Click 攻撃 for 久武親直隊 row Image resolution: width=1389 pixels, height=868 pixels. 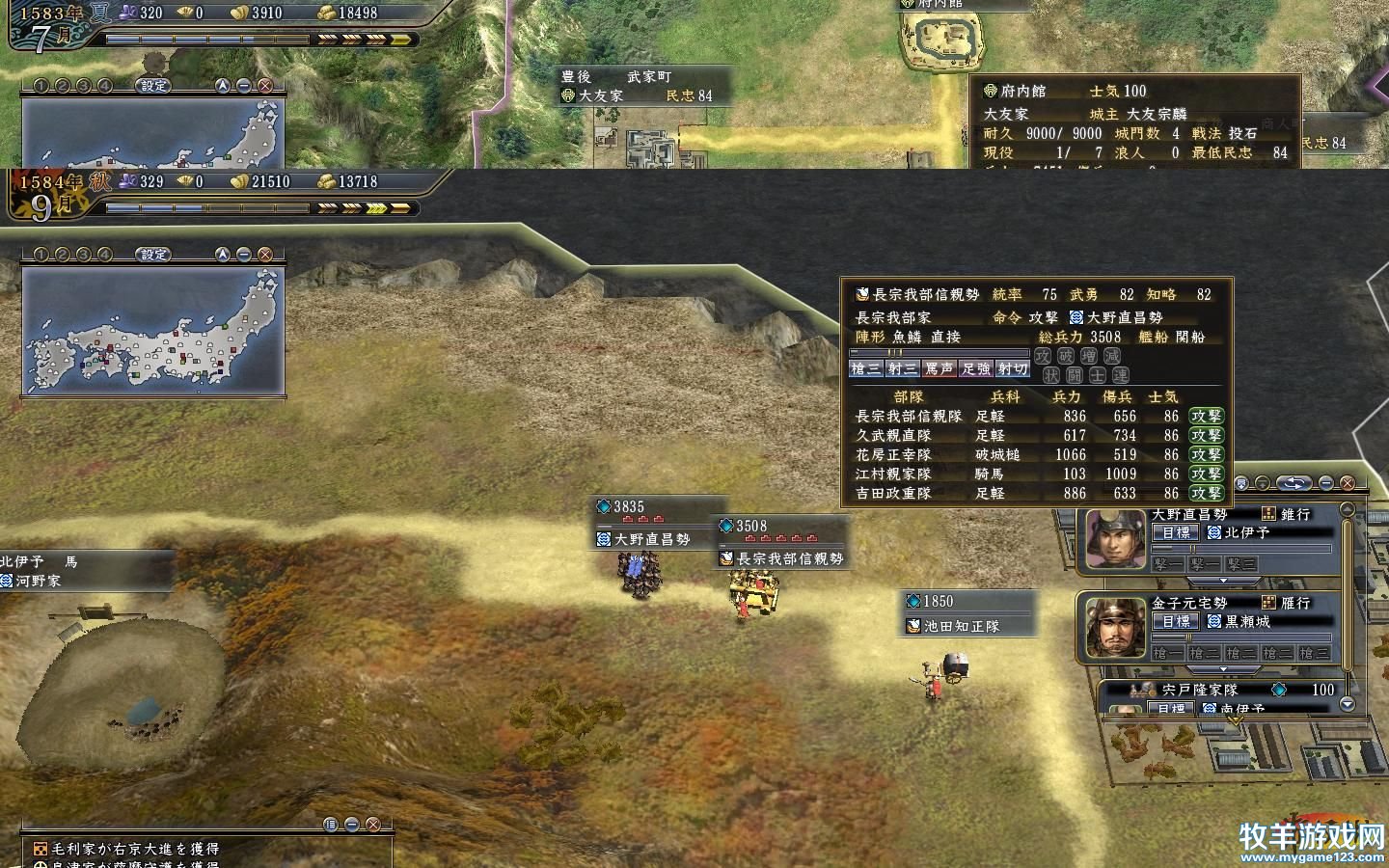click(x=1206, y=435)
